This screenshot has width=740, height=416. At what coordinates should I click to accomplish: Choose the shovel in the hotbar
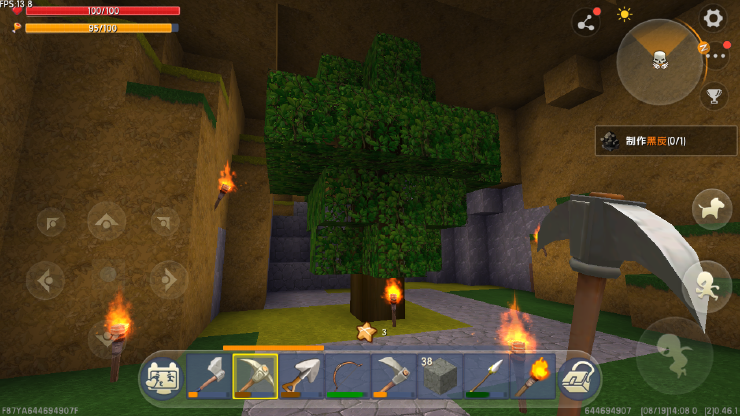(301, 376)
